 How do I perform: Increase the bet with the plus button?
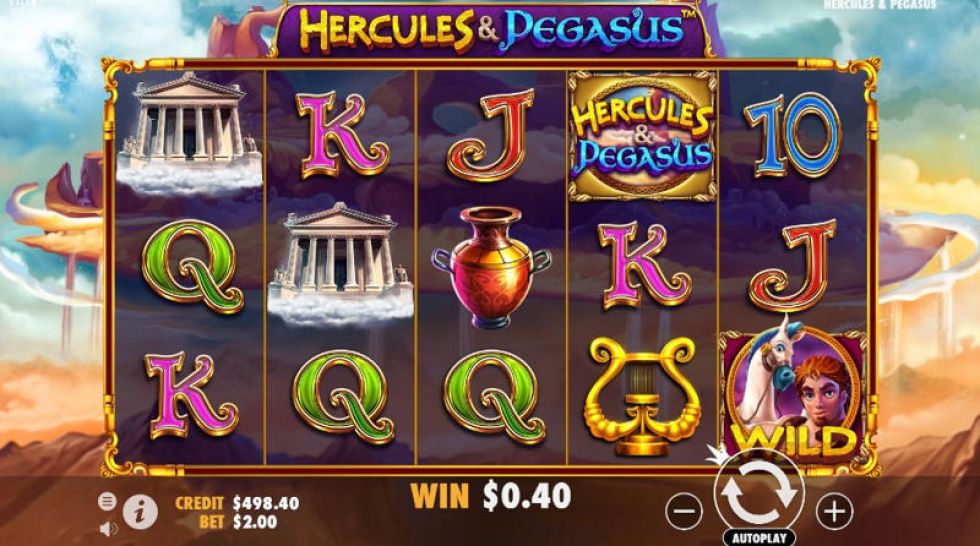click(834, 512)
